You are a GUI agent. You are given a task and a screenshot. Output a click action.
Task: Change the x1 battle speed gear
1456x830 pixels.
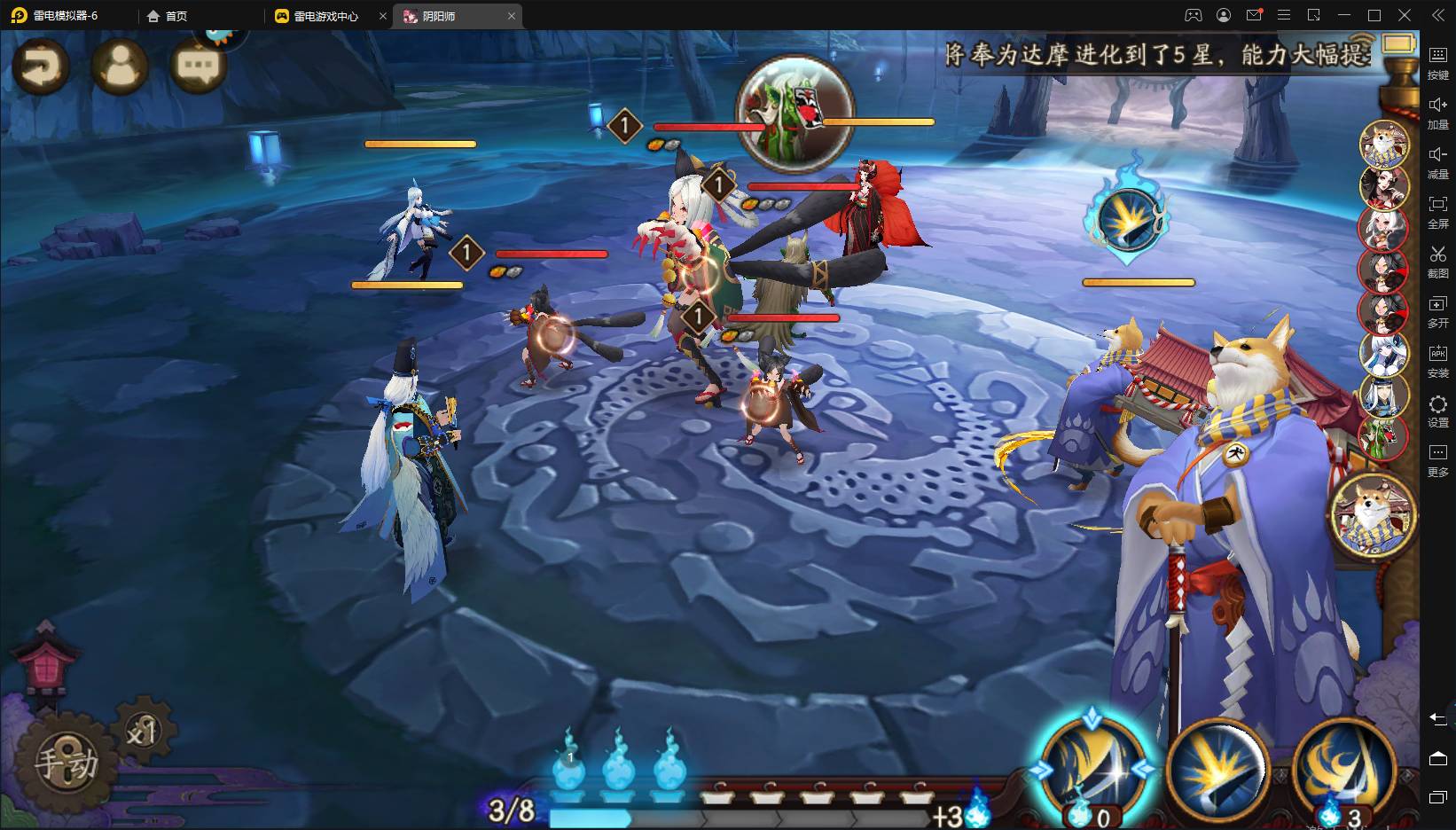click(143, 732)
